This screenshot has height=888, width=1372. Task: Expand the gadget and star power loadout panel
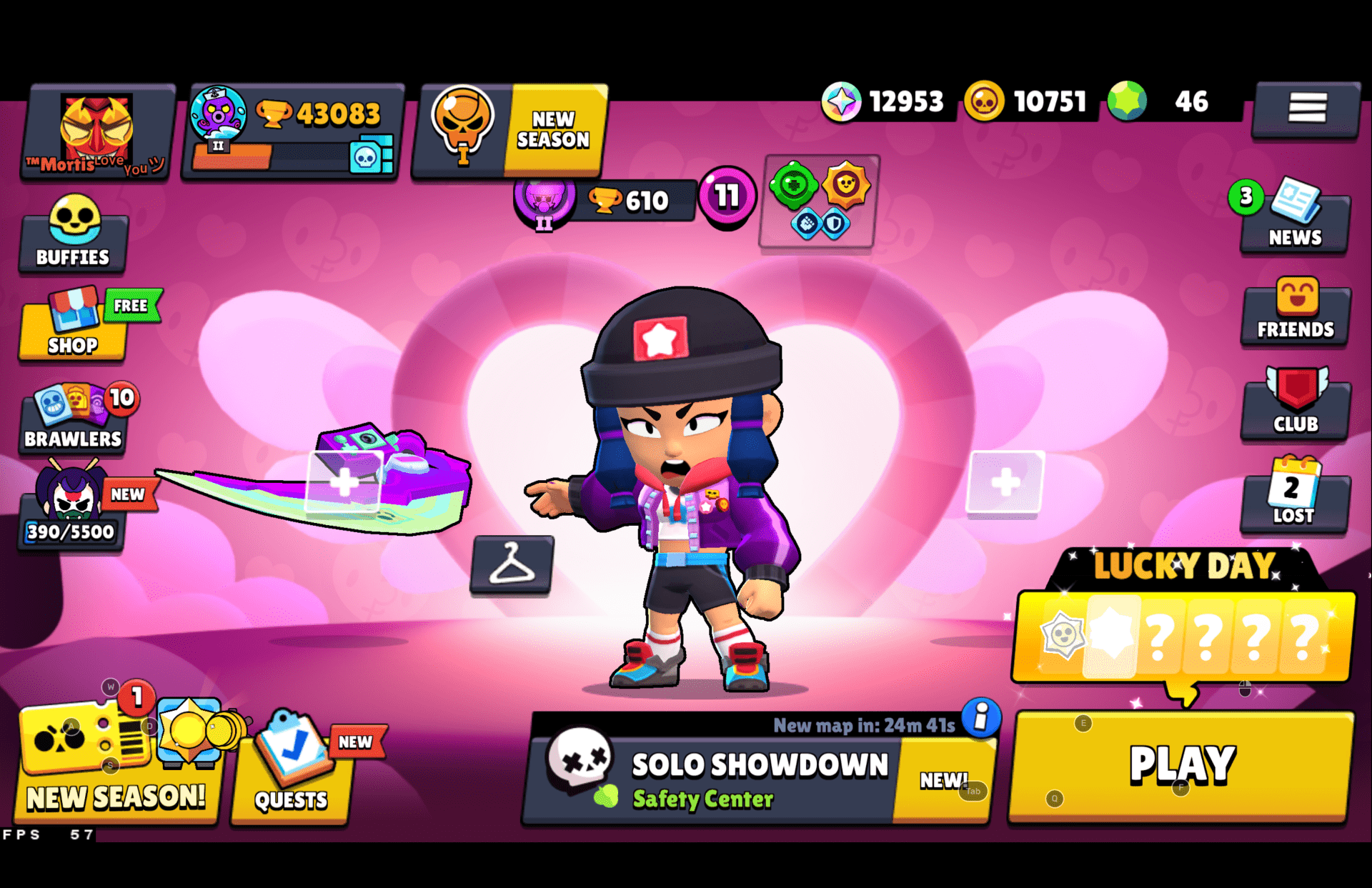[817, 204]
